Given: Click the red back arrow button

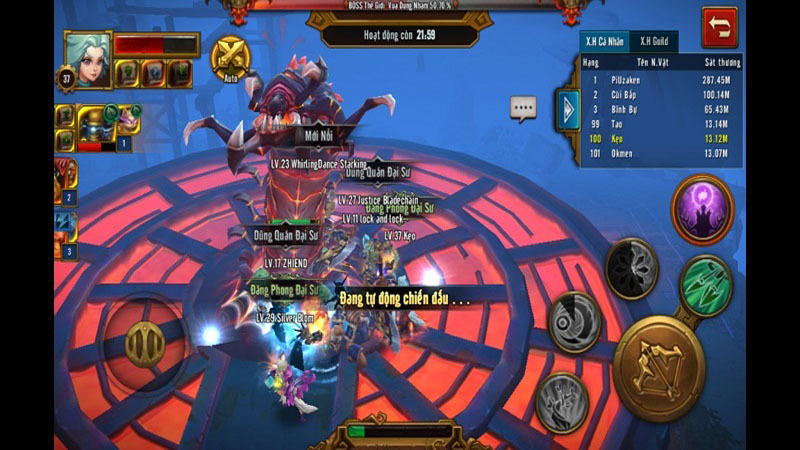Looking at the screenshot, I should pyautogui.click(x=718, y=26).
